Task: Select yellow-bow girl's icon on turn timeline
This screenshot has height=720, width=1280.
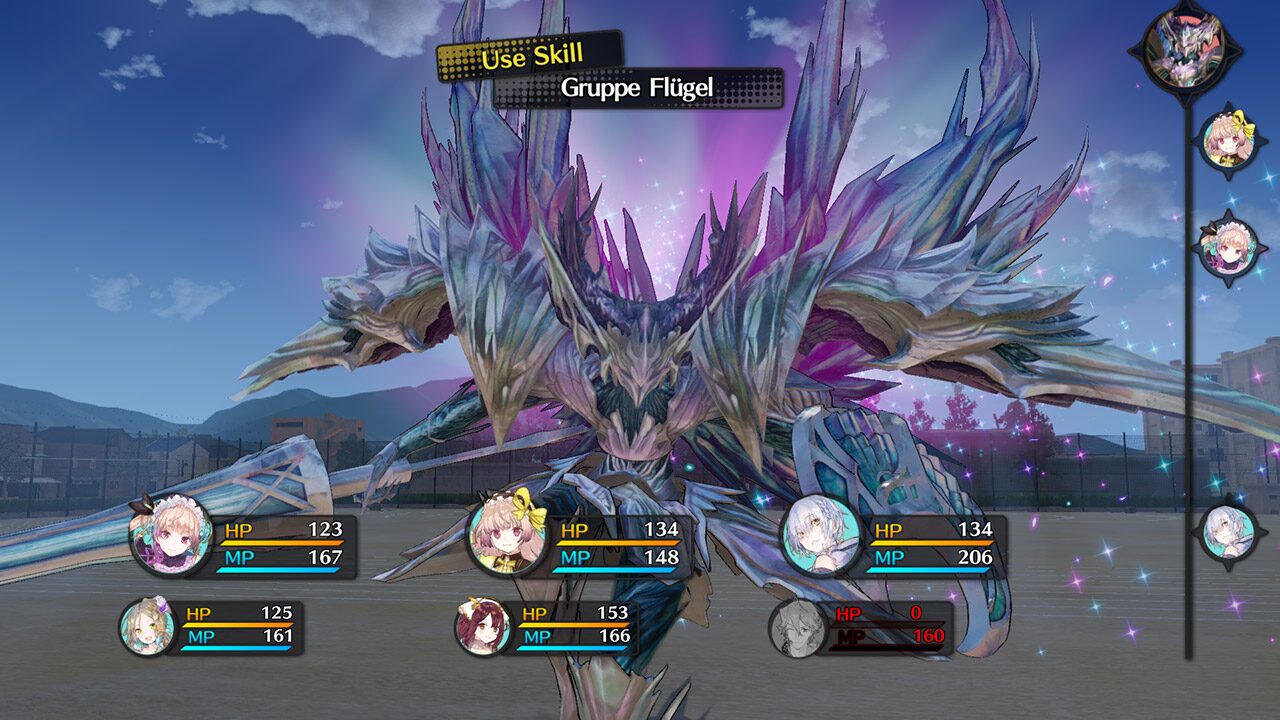Action: (x=1227, y=142)
